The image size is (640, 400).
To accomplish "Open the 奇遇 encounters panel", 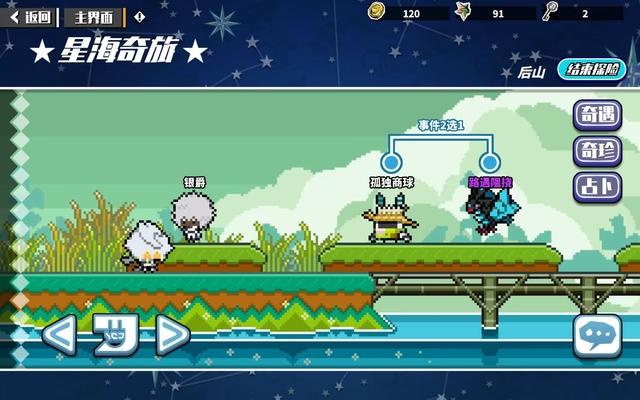I will coord(596,115).
